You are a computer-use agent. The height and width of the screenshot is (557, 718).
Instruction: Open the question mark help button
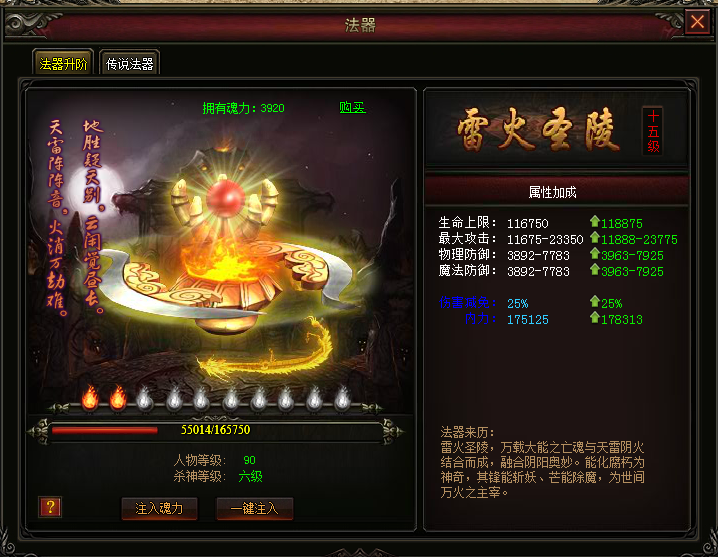click(50, 507)
